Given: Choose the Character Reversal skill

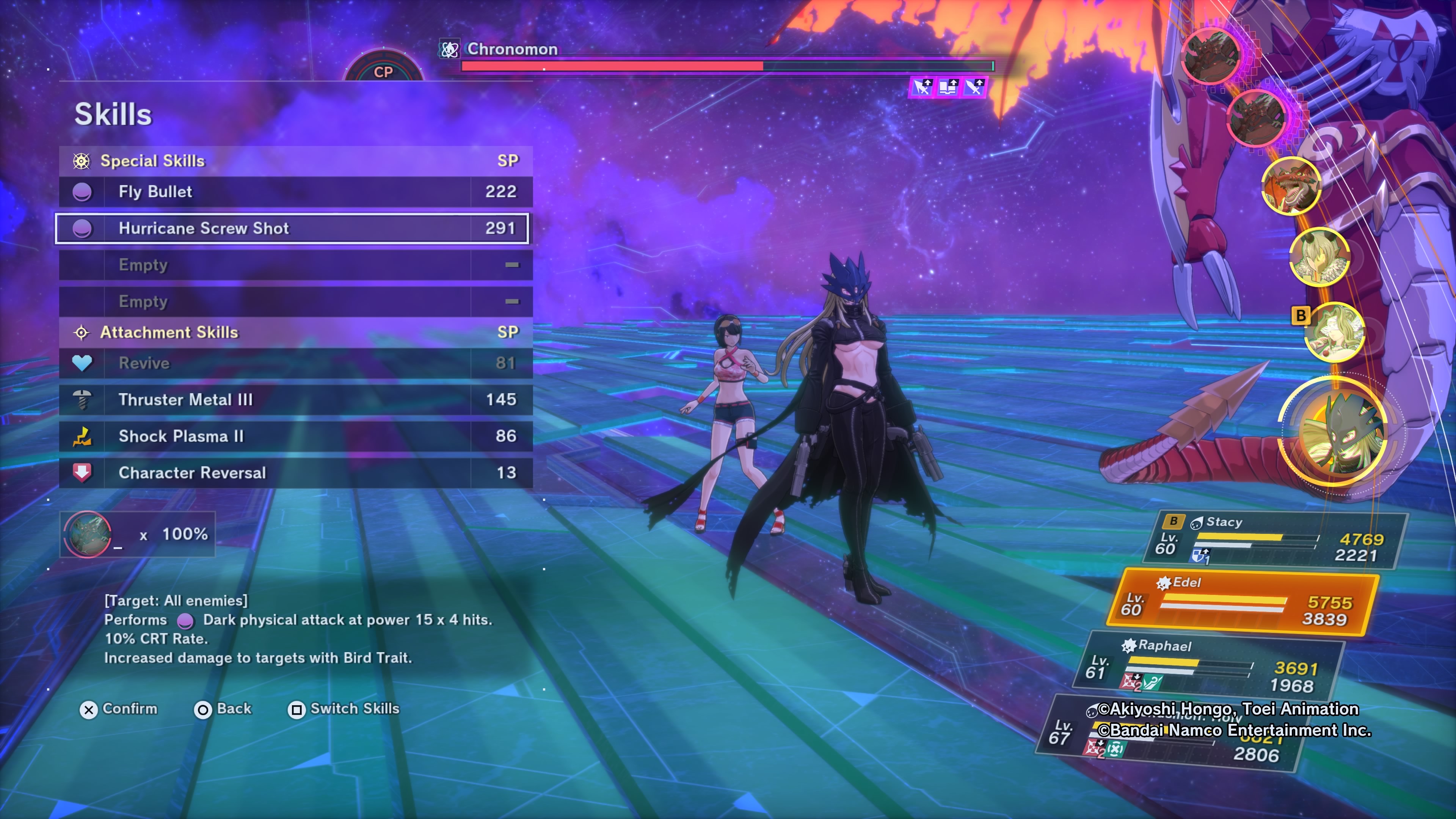Looking at the screenshot, I should point(295,472).
